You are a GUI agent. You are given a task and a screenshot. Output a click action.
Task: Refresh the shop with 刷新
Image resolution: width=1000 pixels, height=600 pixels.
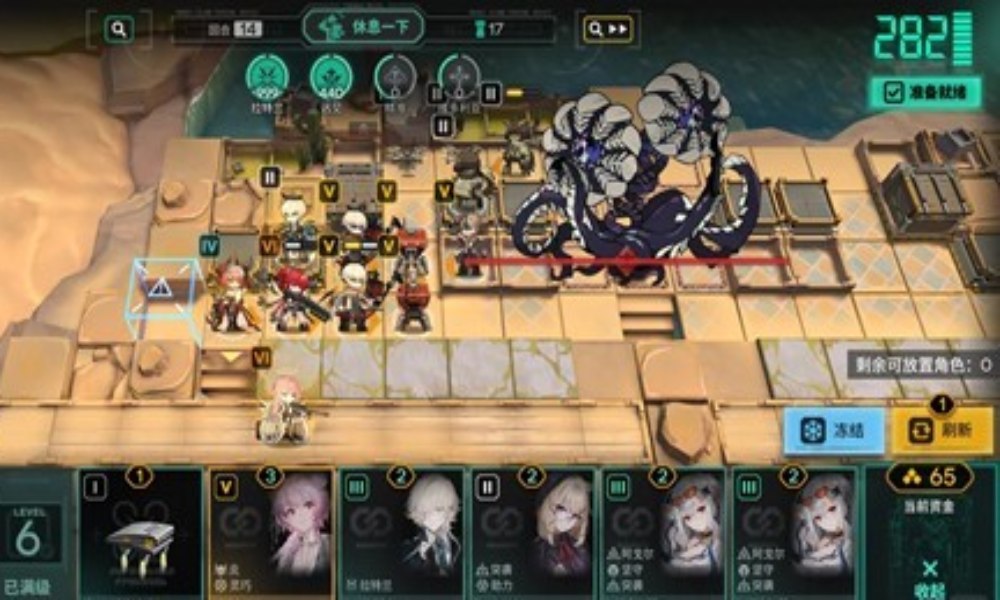coord(942,431)
